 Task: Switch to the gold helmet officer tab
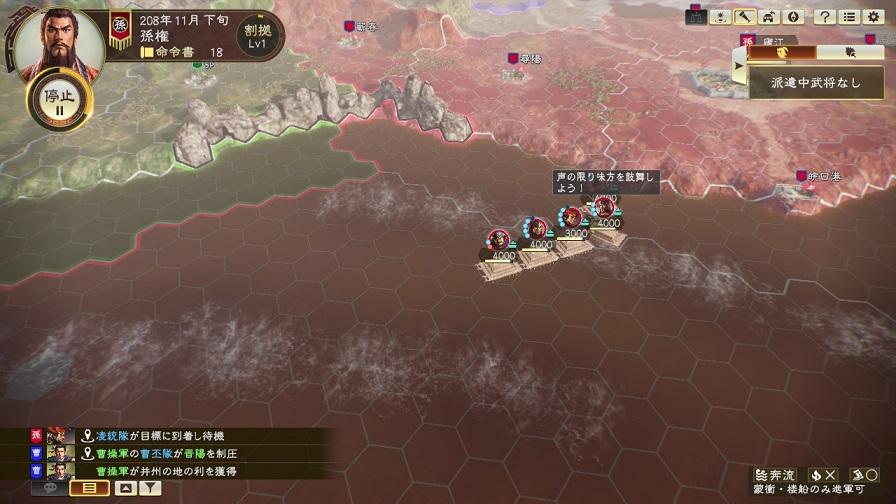(x=782, y=52)
